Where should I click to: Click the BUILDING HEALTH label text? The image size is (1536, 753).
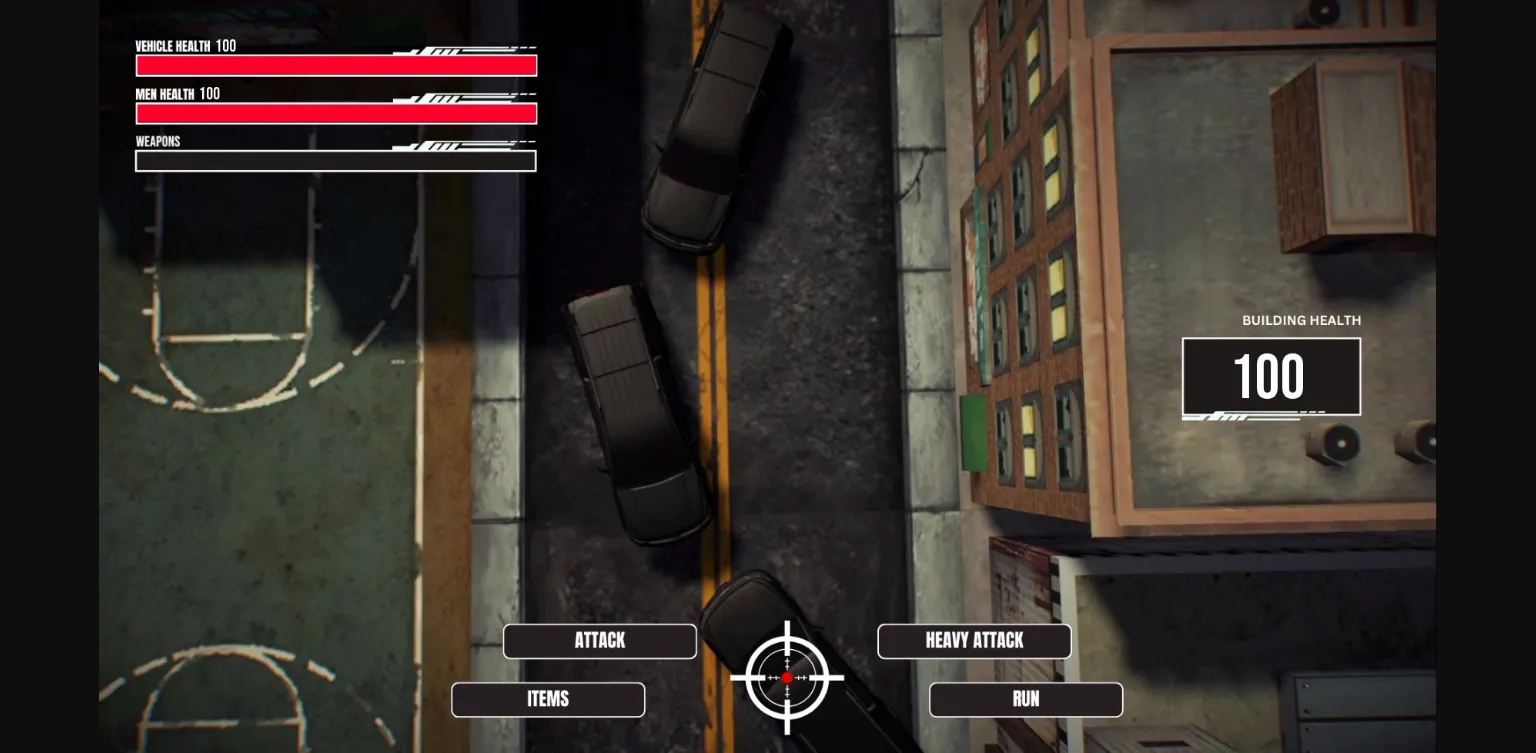1300,320
